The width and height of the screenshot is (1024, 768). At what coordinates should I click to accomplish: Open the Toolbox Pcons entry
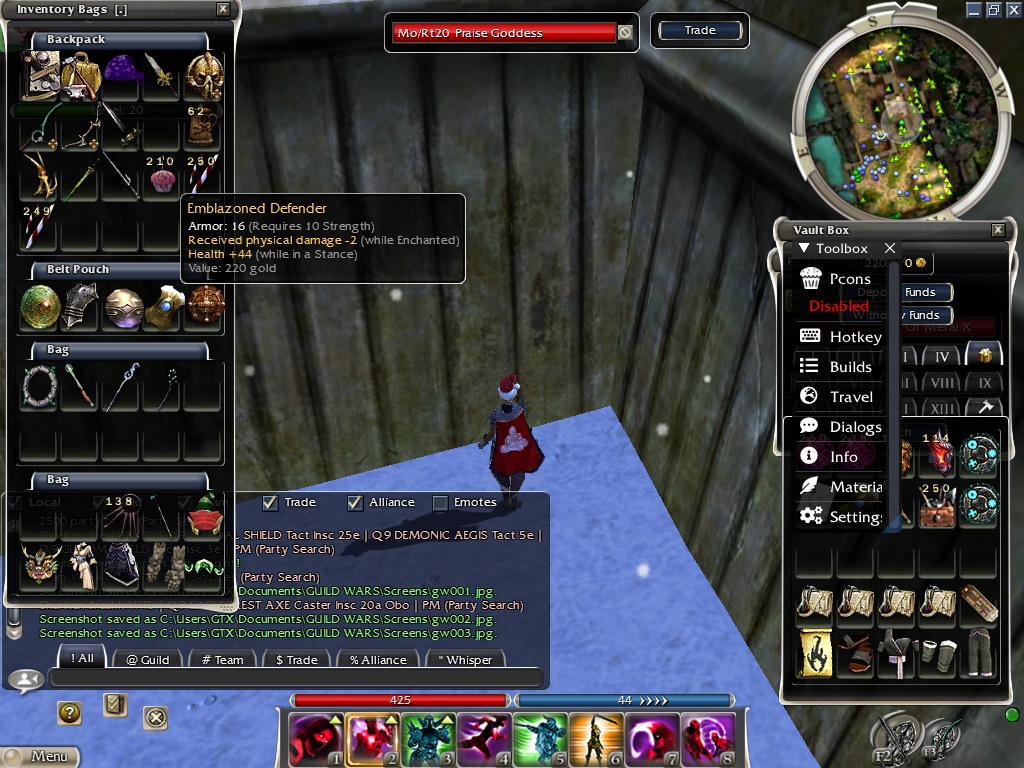(x=849, y=279)
